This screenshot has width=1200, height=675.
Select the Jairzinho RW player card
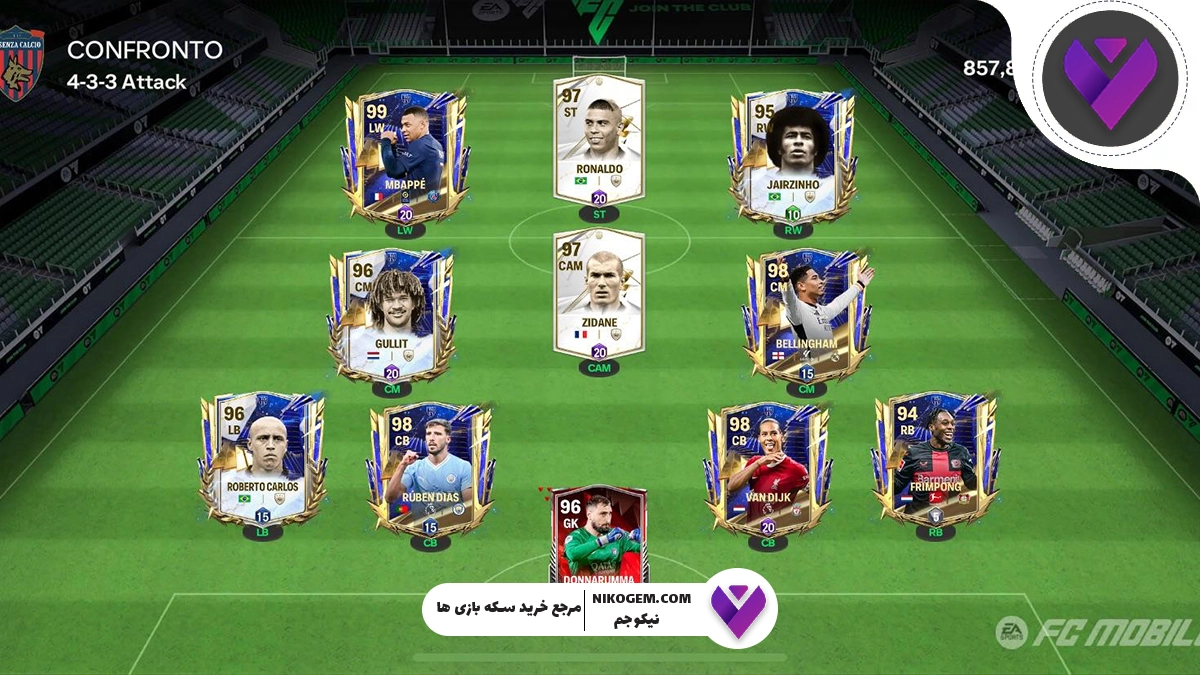coord(792,157)
